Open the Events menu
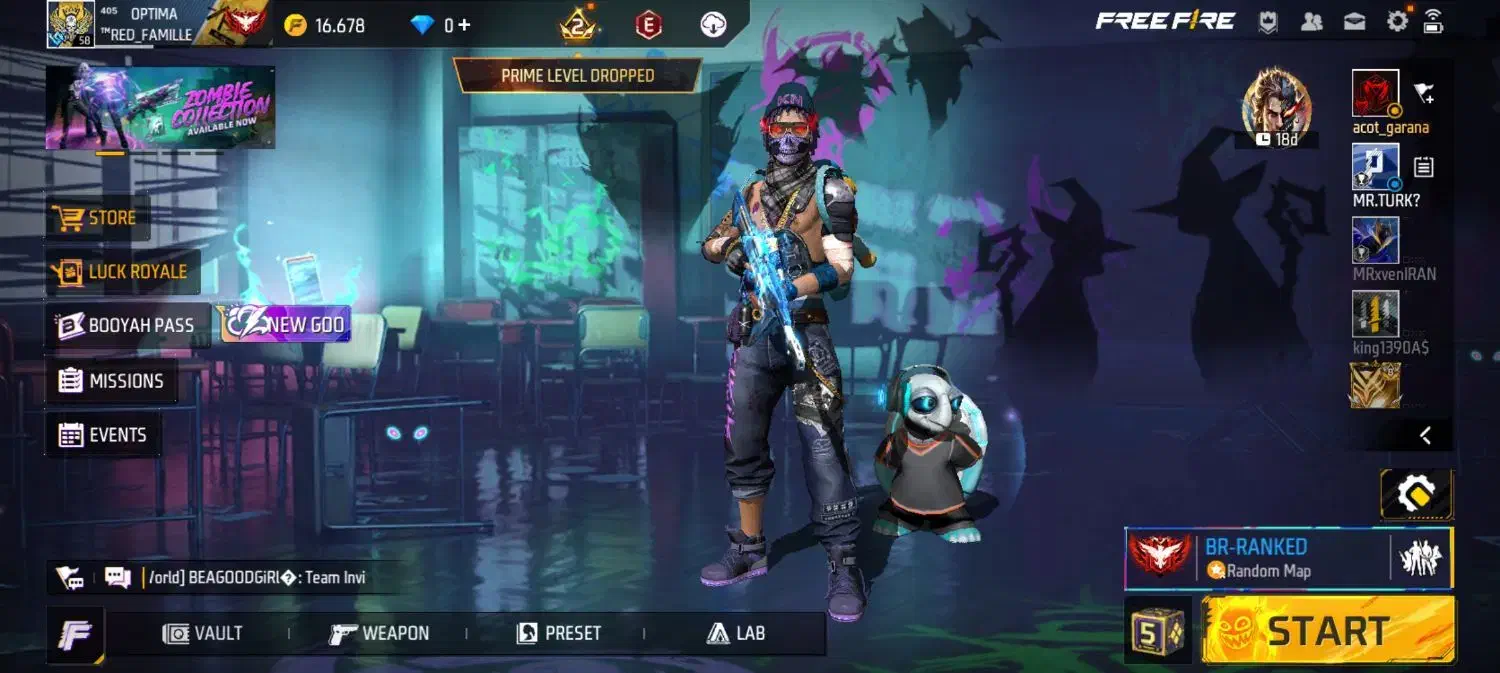 [103, 435]
